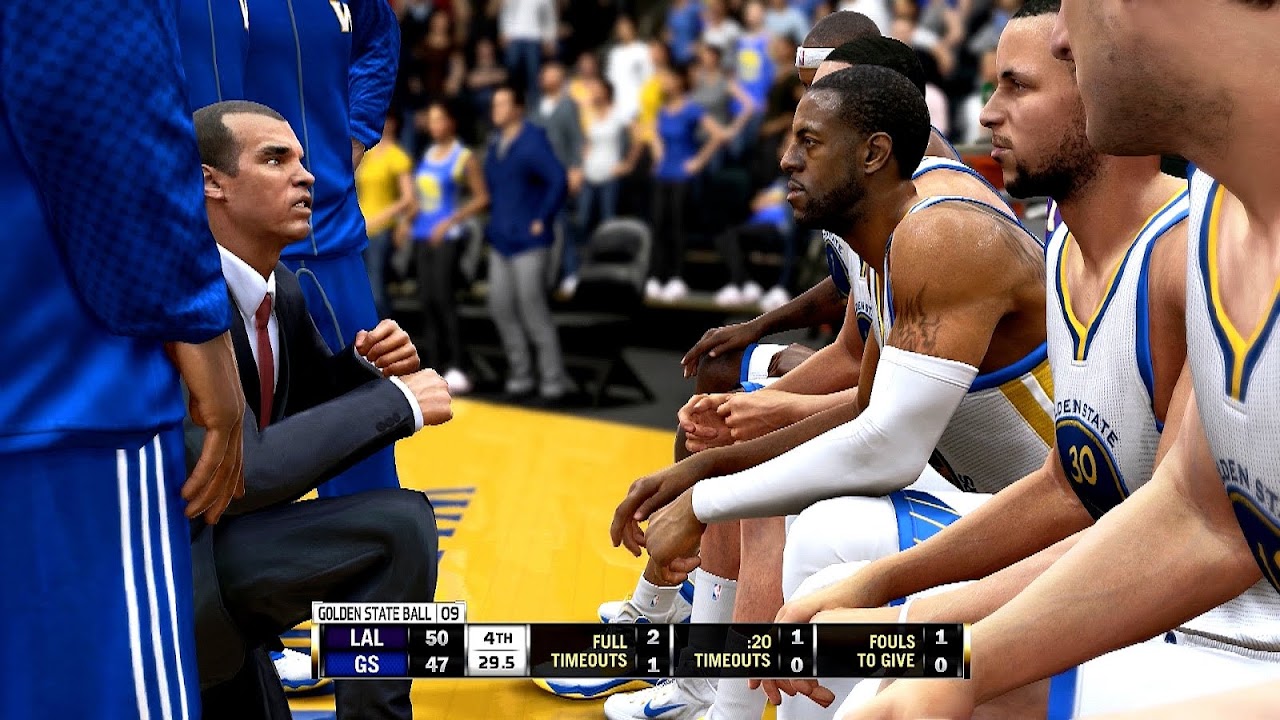Click the game clock showing 29.5
1280x720 pixels.
click(x=496, y=660)
